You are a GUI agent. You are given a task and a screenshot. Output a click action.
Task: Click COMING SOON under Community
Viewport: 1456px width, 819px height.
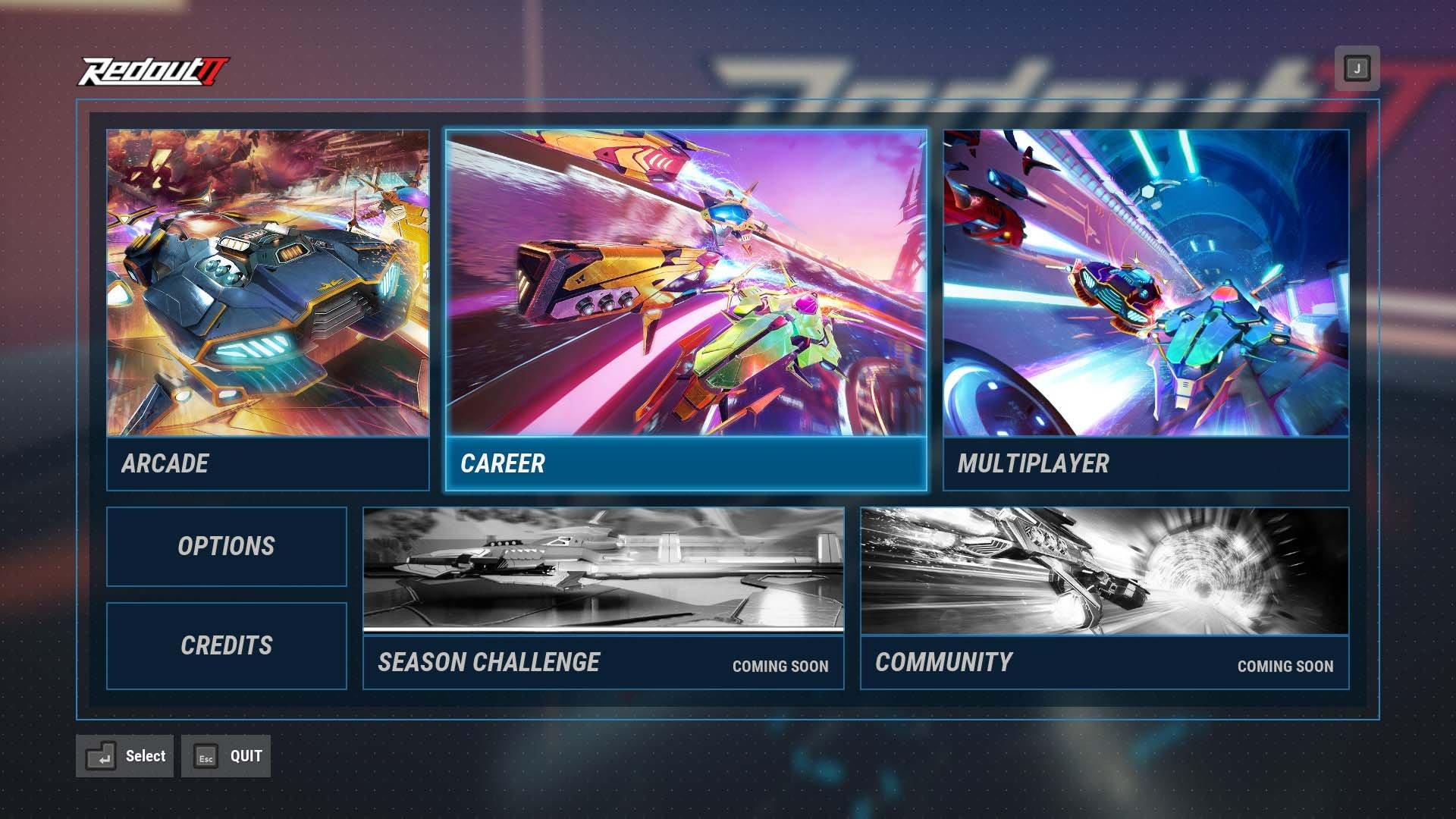[1285, 666]
